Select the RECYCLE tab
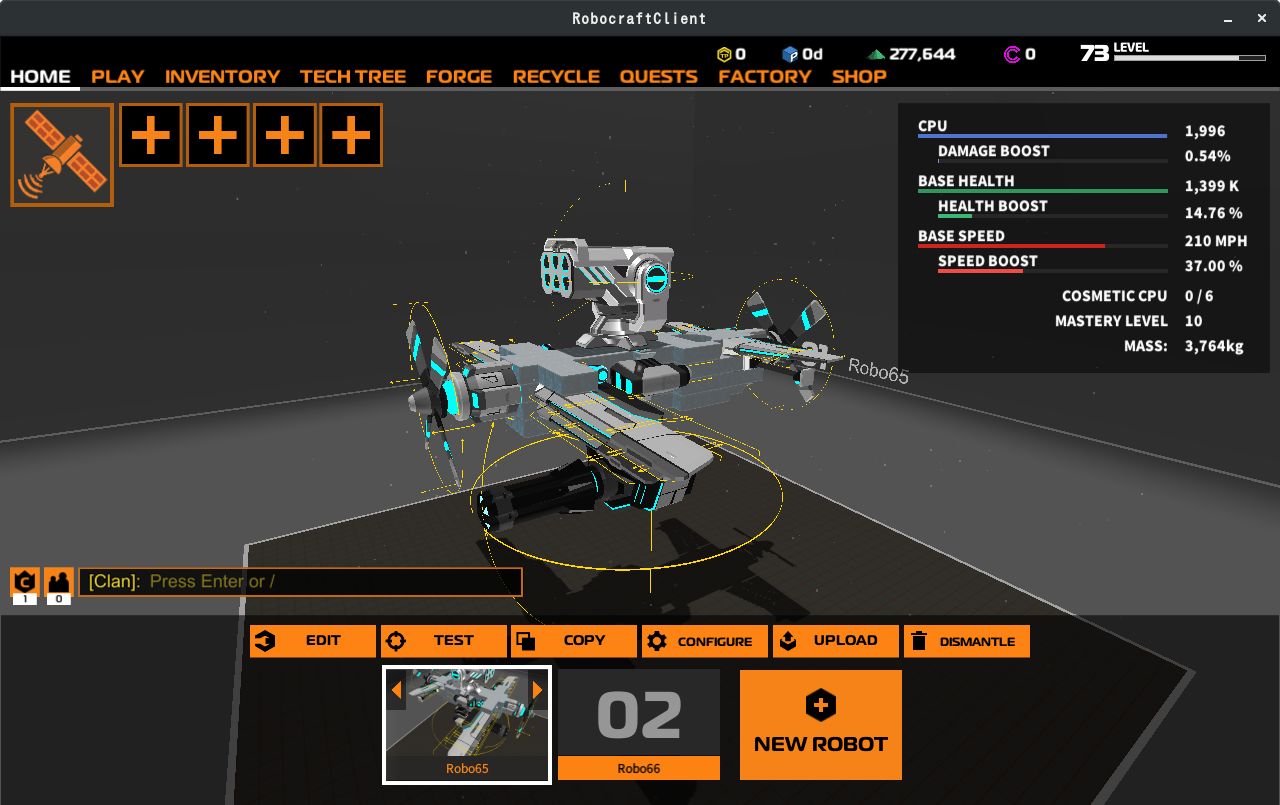The width and height of the screenshot is (1280, 805). point(556,77)
